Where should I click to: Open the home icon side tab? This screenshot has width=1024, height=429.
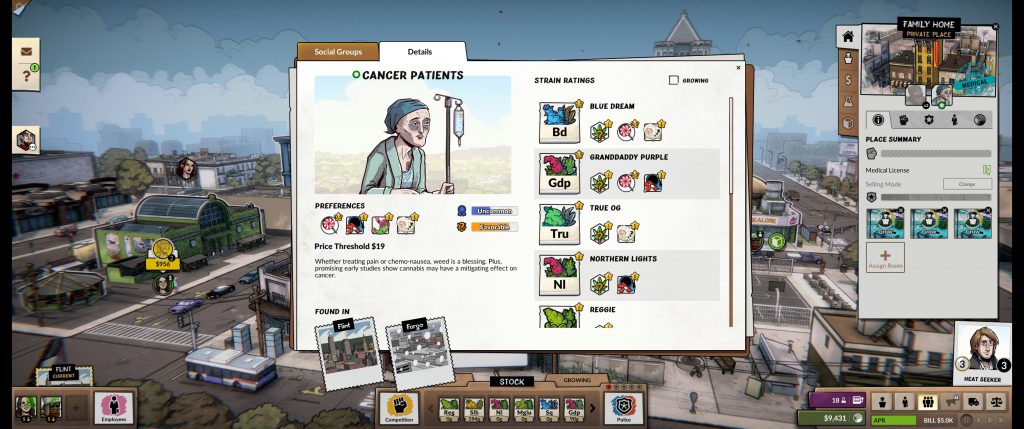847,36
